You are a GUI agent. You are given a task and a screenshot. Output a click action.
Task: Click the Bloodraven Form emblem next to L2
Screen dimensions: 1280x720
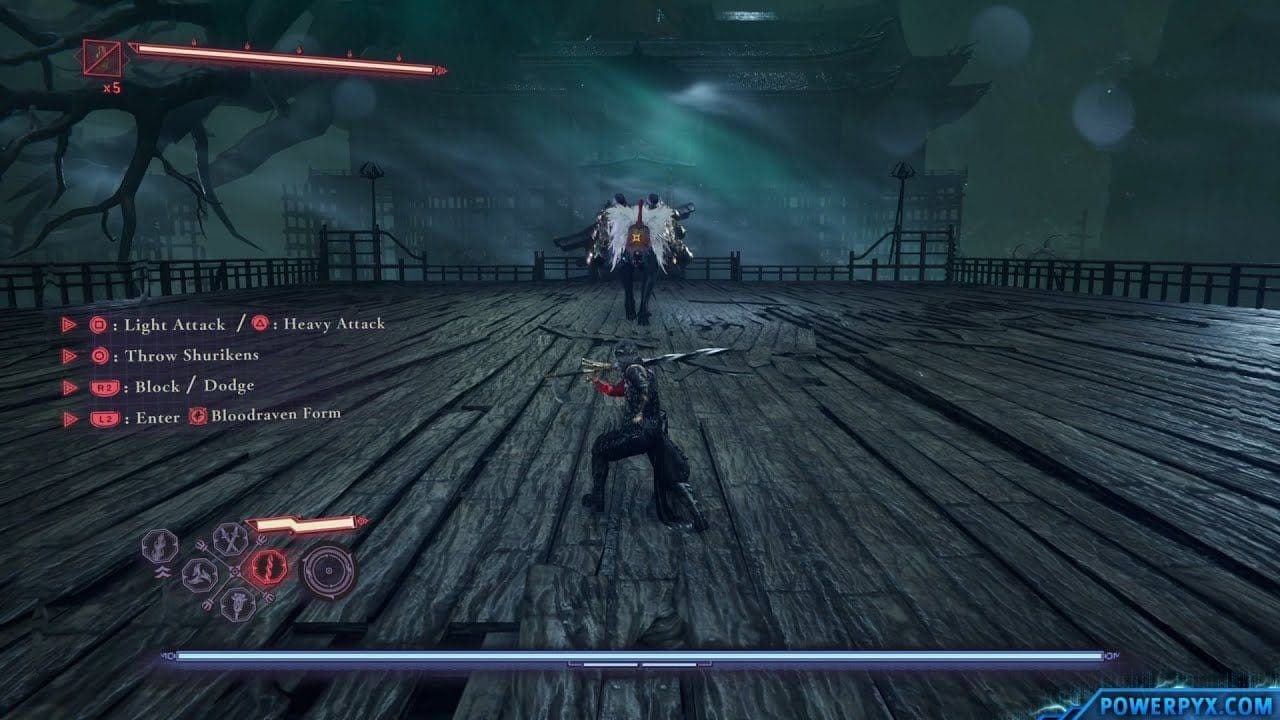tap(197, 416)
